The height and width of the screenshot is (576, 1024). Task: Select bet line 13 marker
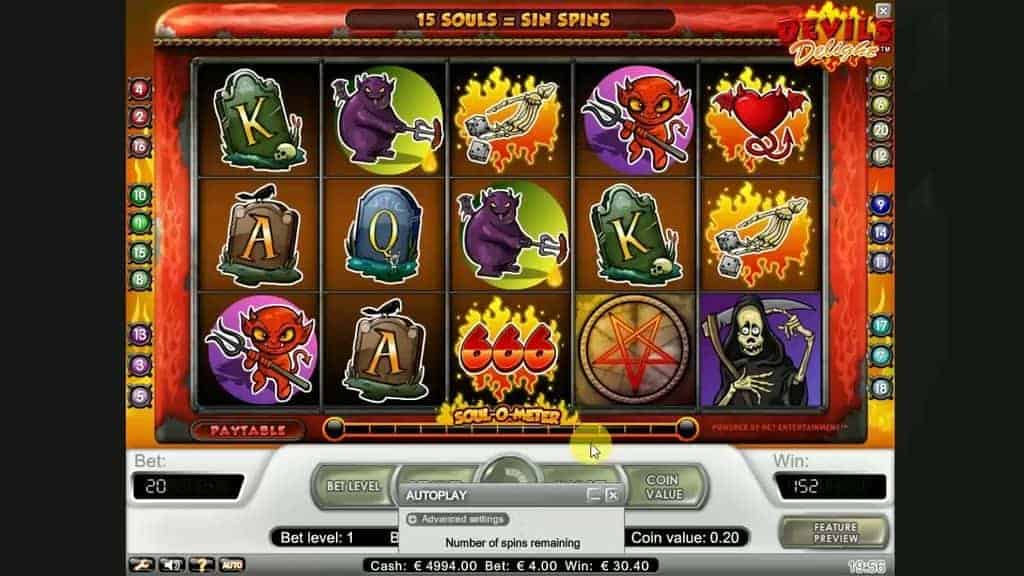[139, 334]
